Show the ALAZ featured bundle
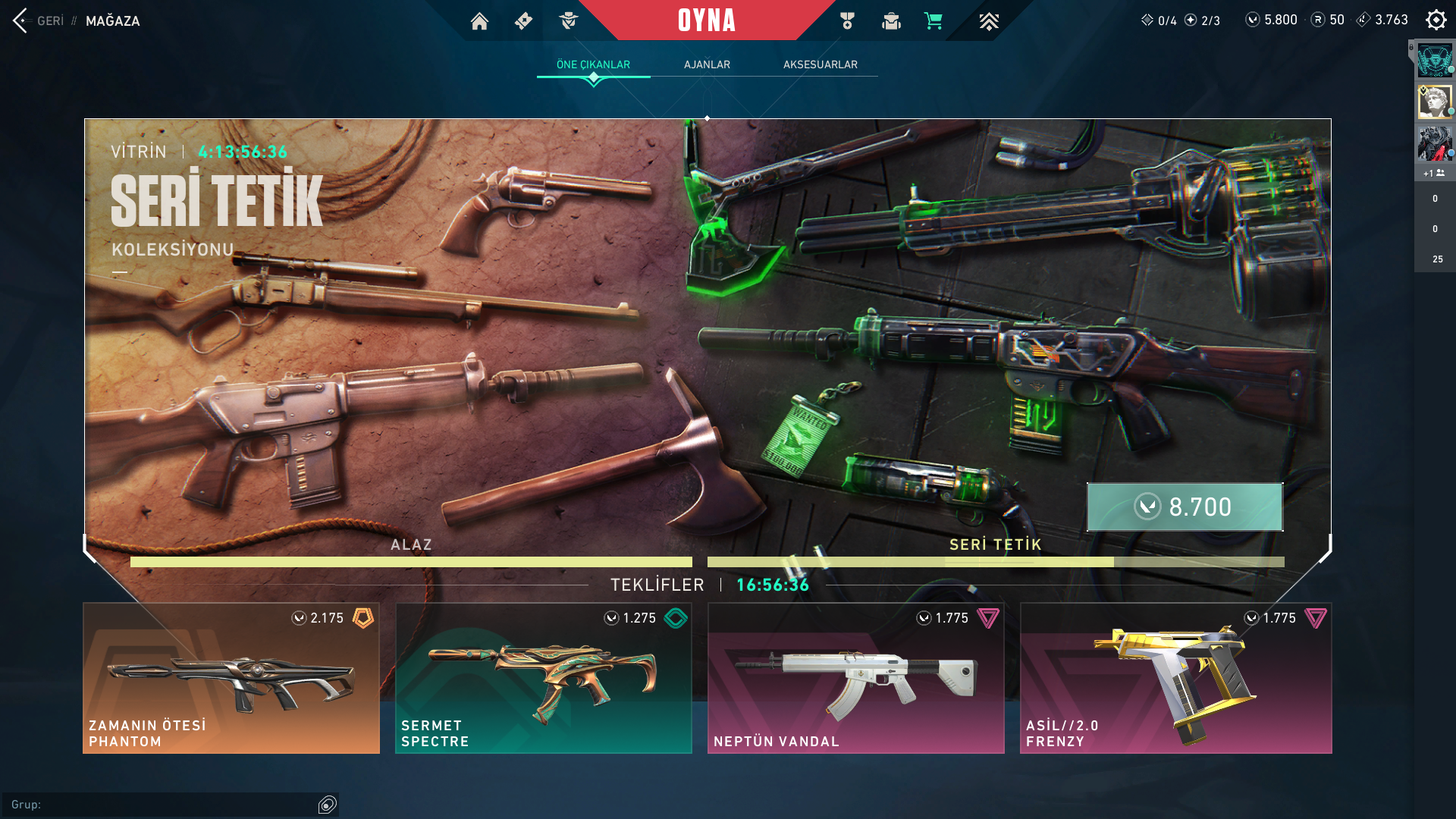This screenshot has height=819, width=1456. 411,552
